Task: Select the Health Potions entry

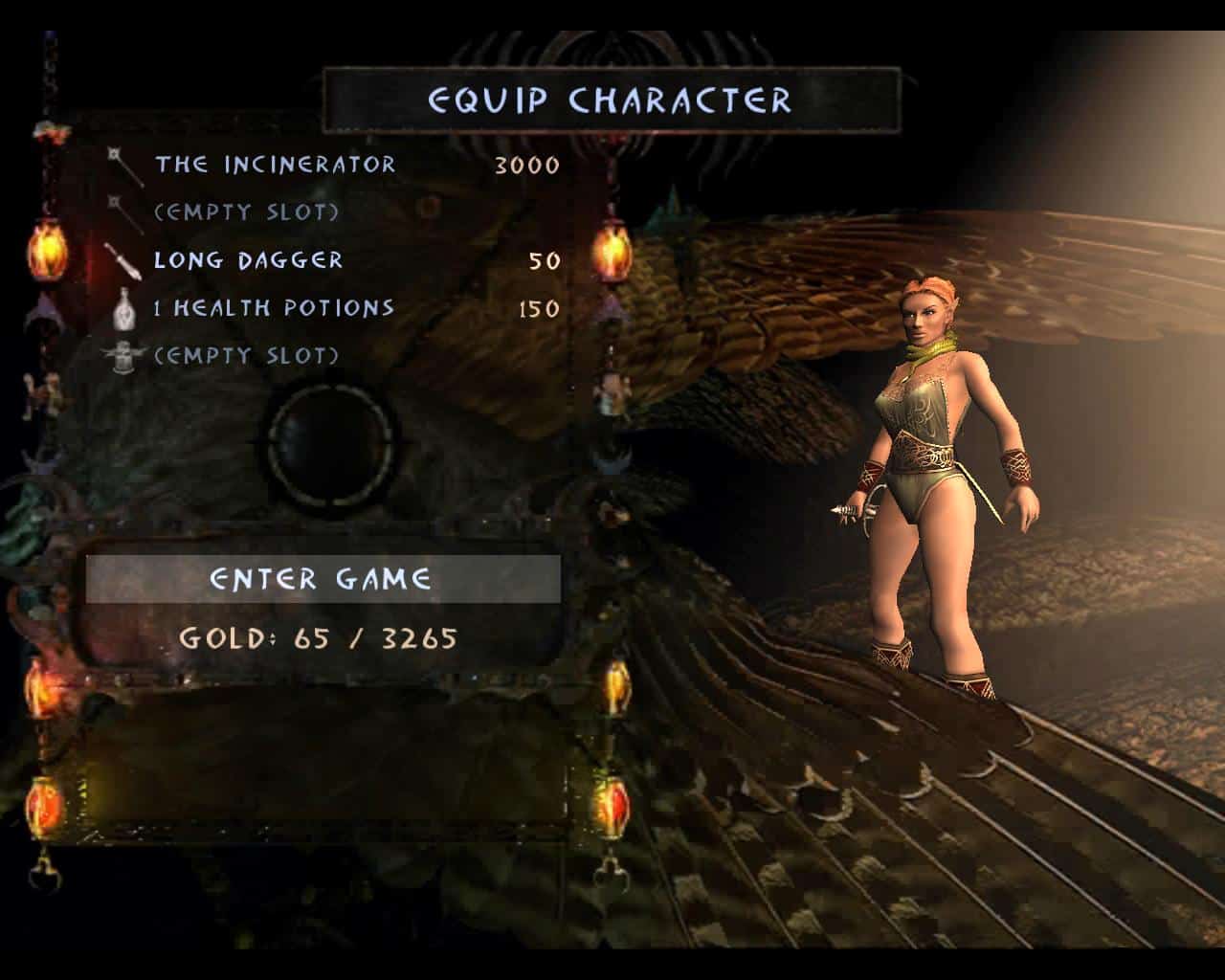Action: tap(274, 308)
